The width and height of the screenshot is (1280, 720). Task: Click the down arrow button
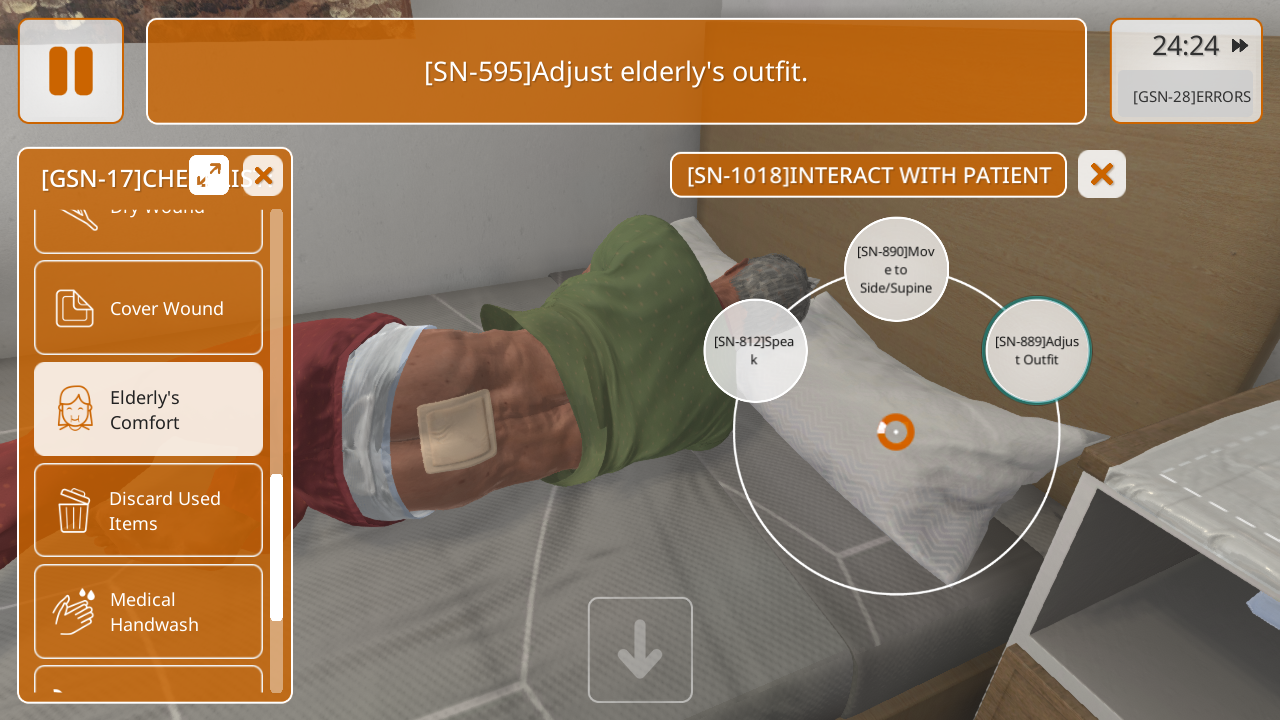[640, 649]
